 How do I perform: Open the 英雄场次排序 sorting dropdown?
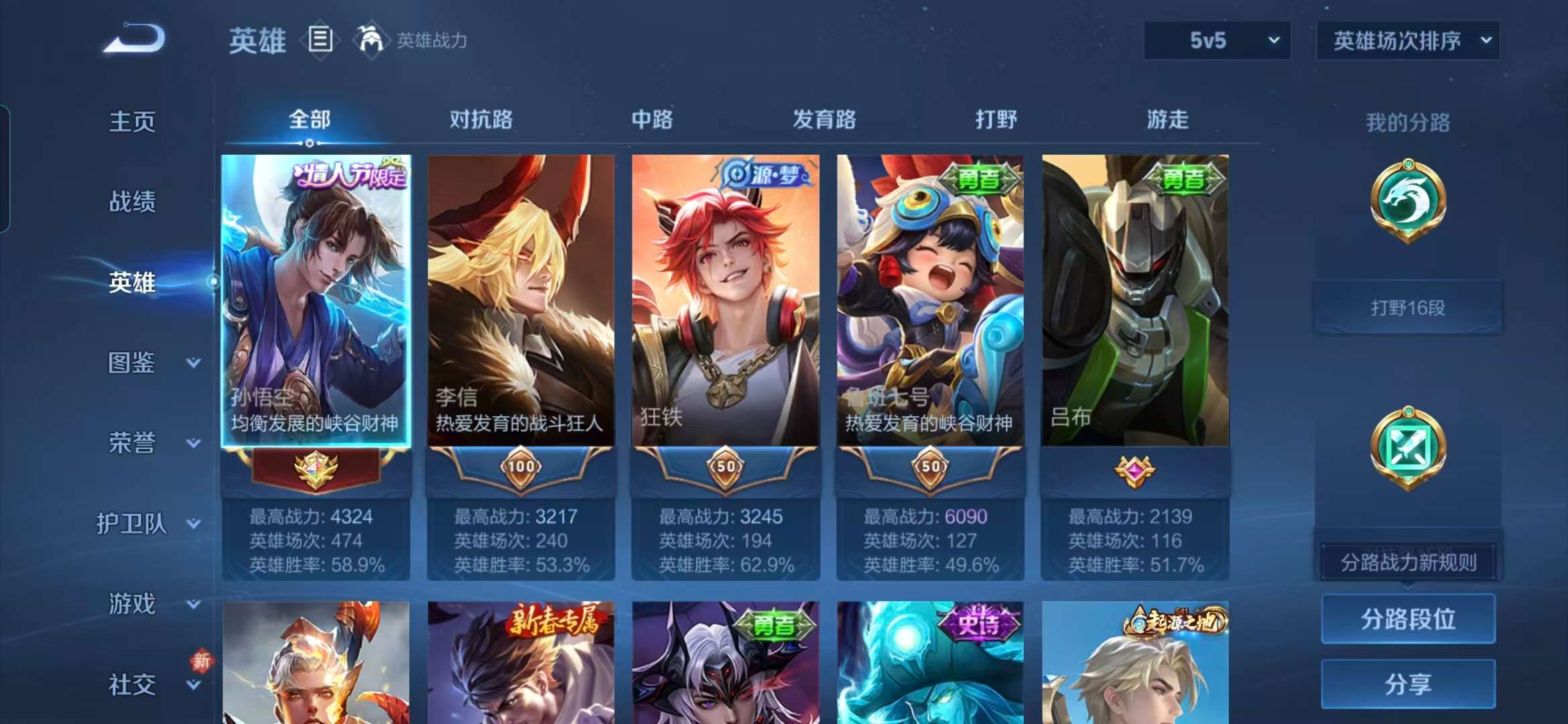tap(1407, 40)
